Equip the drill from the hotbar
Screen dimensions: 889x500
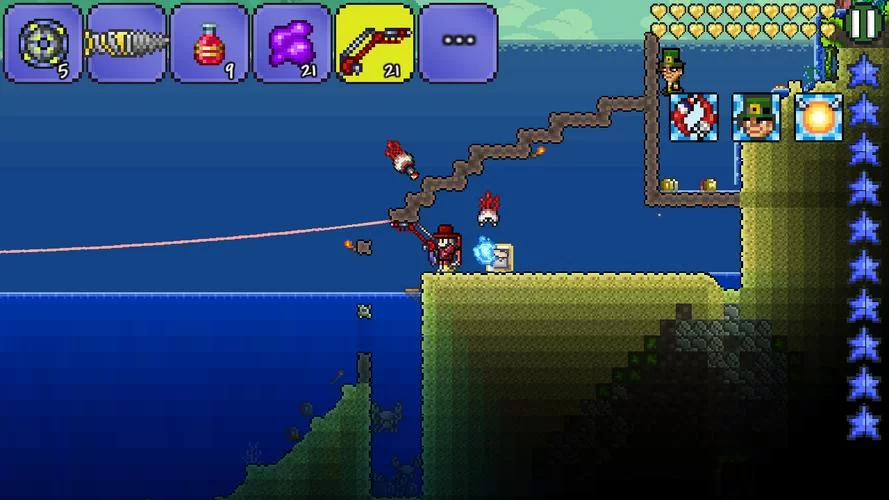tap(126, 43)
